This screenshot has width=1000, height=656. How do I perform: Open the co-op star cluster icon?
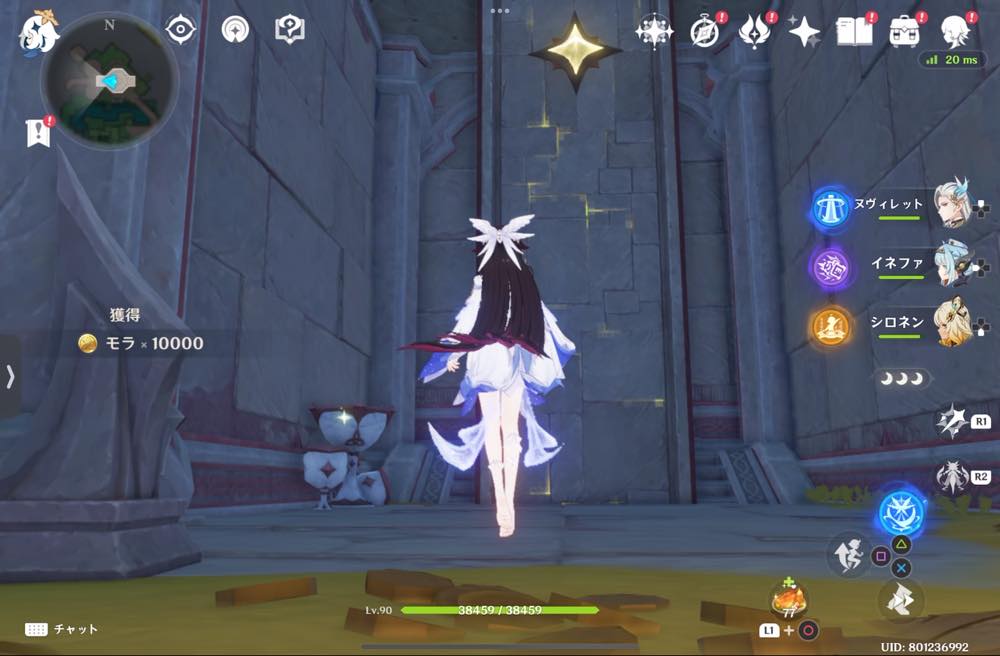[x=655, y=32]
